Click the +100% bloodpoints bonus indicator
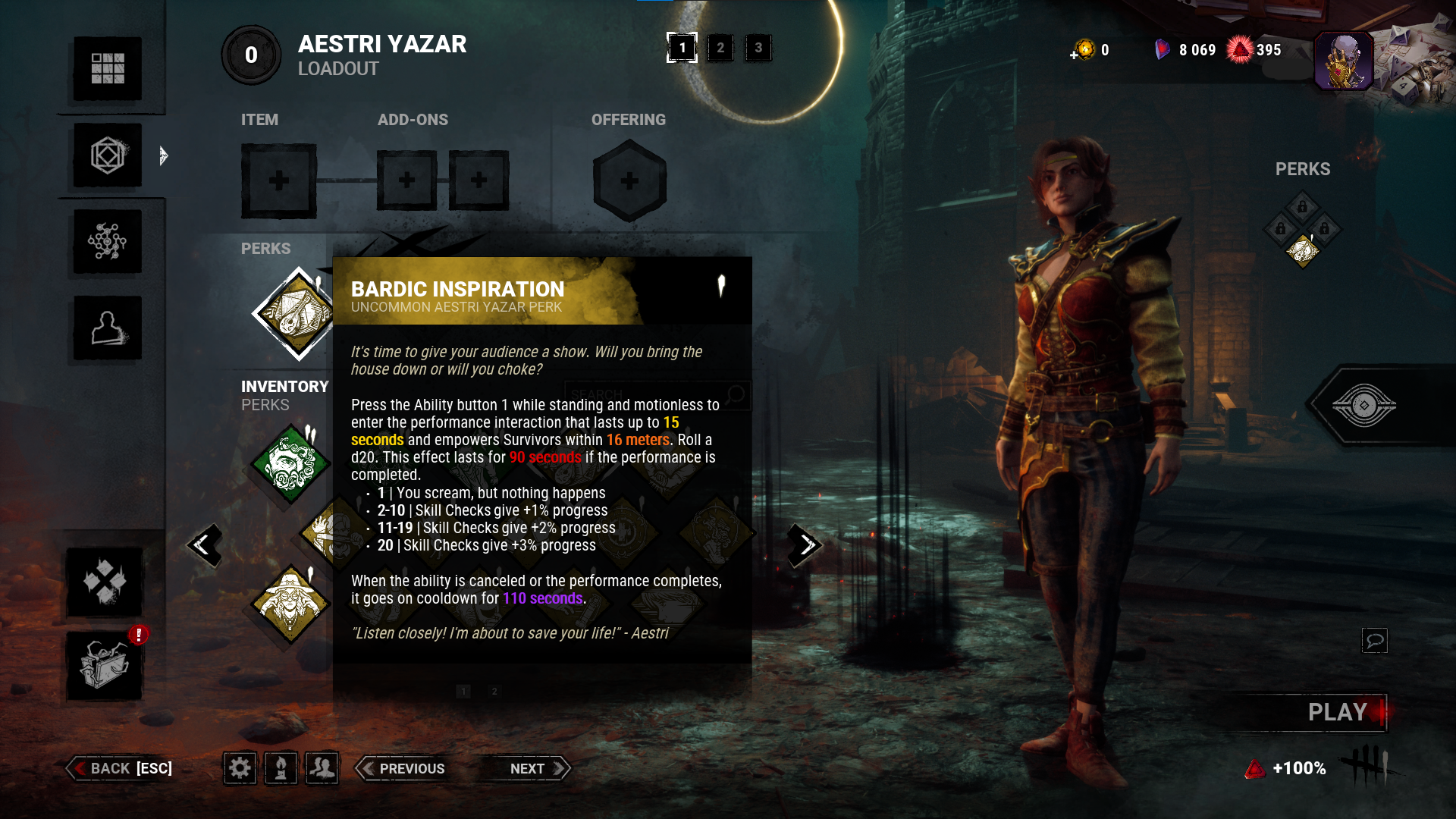Screen dimensions: 1456x819 1298,768
